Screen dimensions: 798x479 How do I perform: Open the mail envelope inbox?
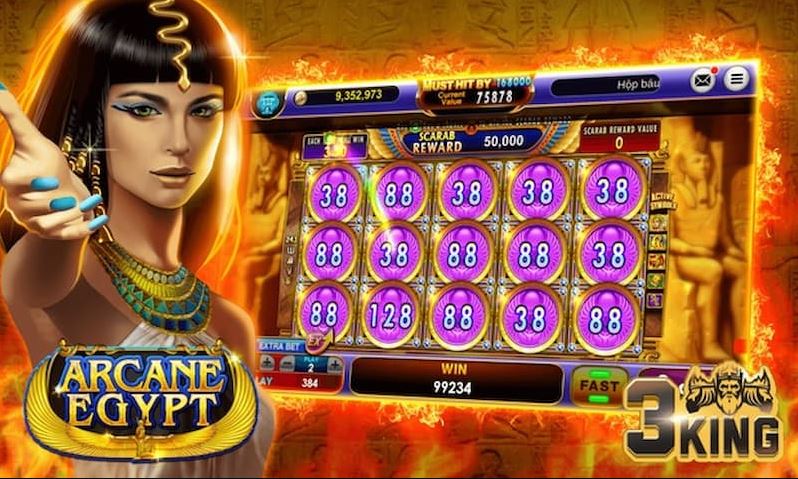(703, 80)
